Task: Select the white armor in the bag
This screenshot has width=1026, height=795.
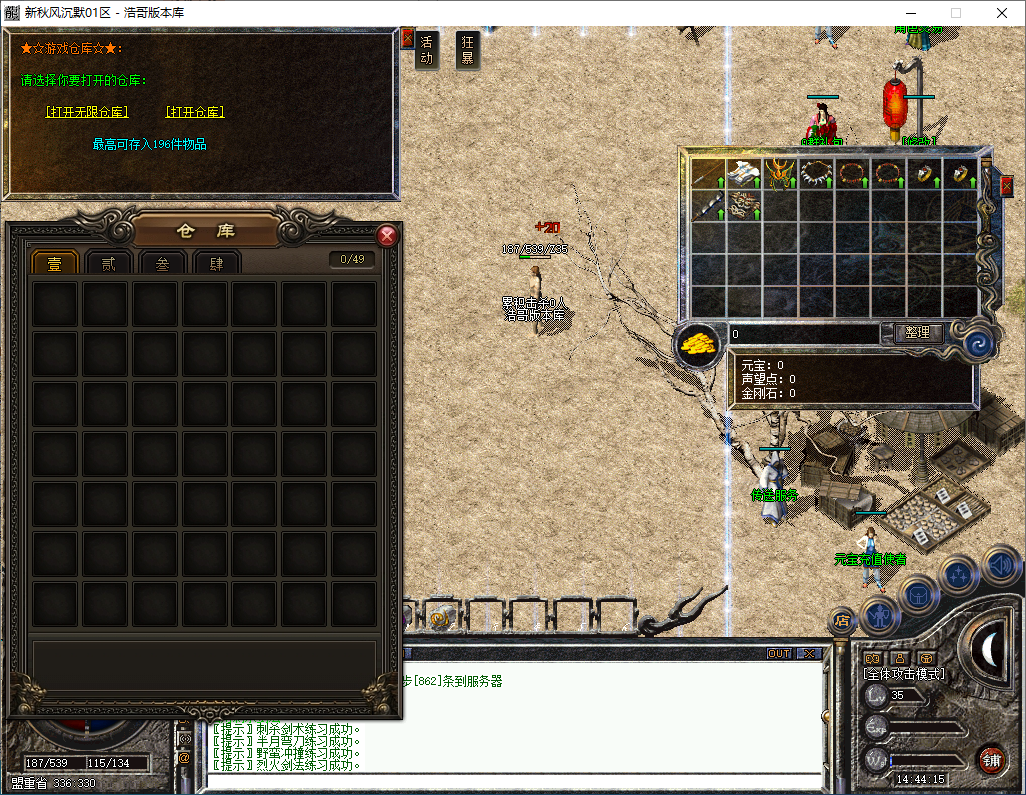Action: (x=745, y=174)
